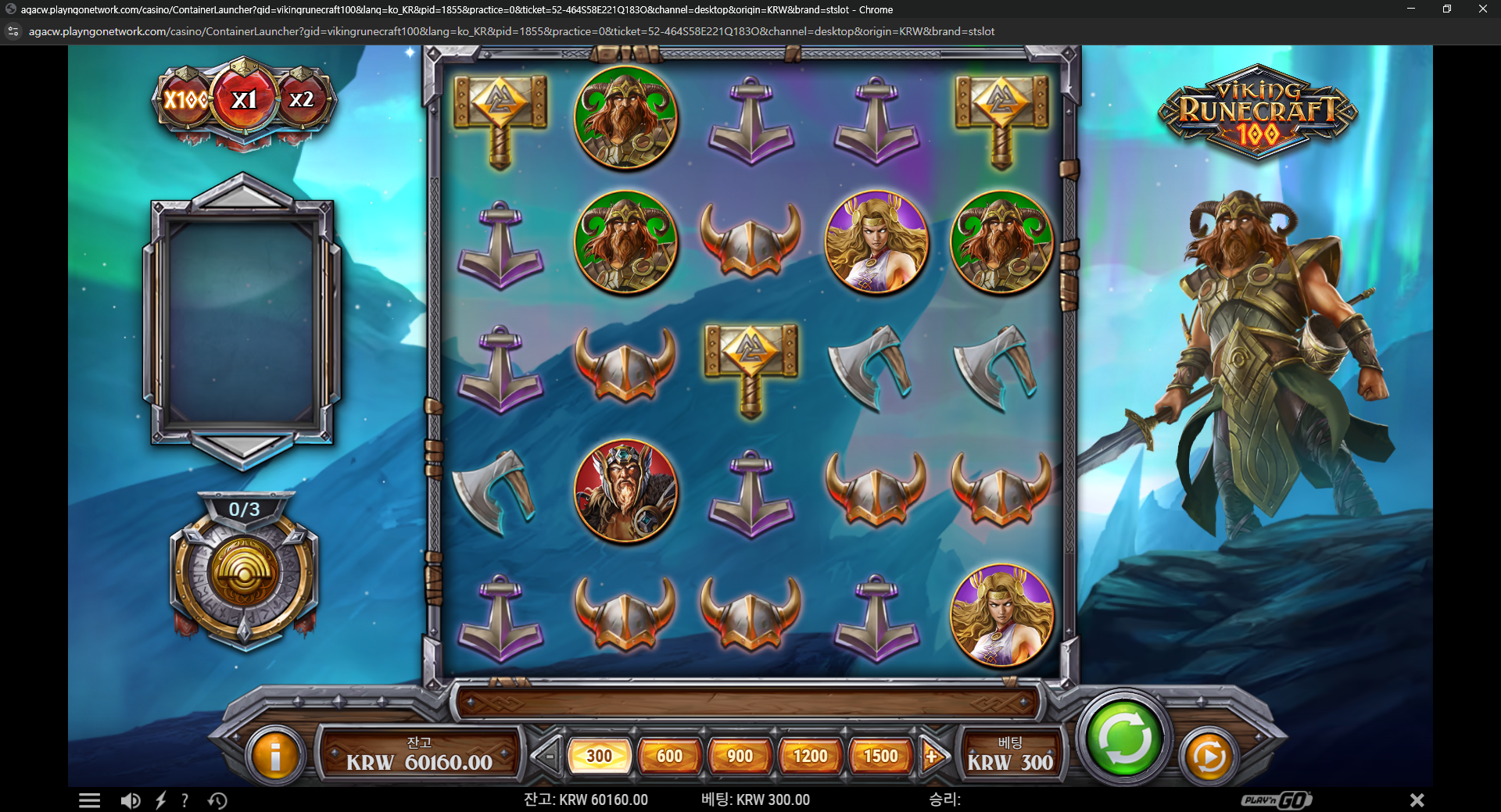
Task: Minimize the Chrome window
Action: pos(1411,9)
